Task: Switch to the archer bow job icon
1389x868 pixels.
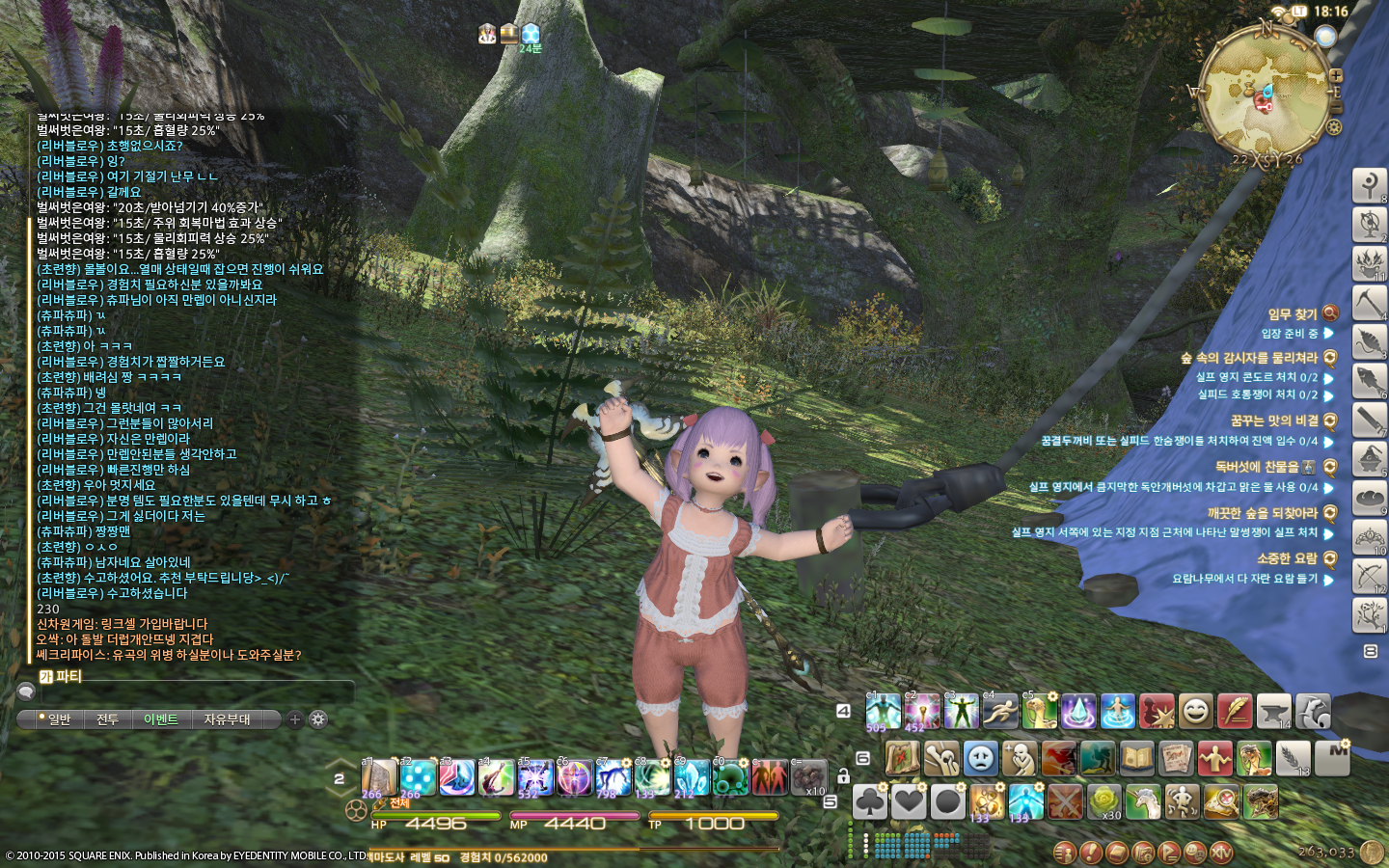Action: 1369,575
